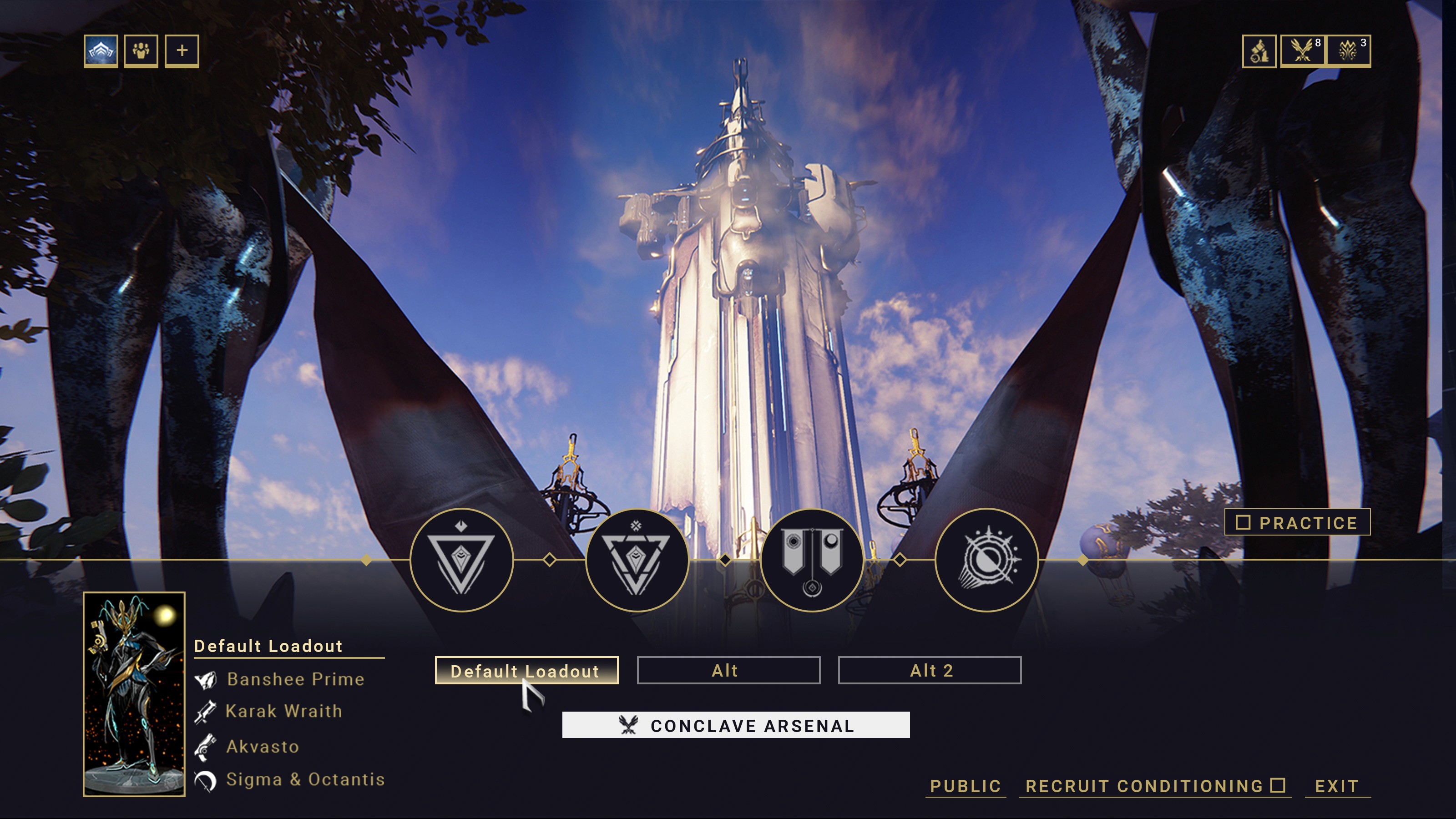Screen dimensions: 1456x819
Task: Pick the flying ball game mode icon
Action: coord(986,560)
